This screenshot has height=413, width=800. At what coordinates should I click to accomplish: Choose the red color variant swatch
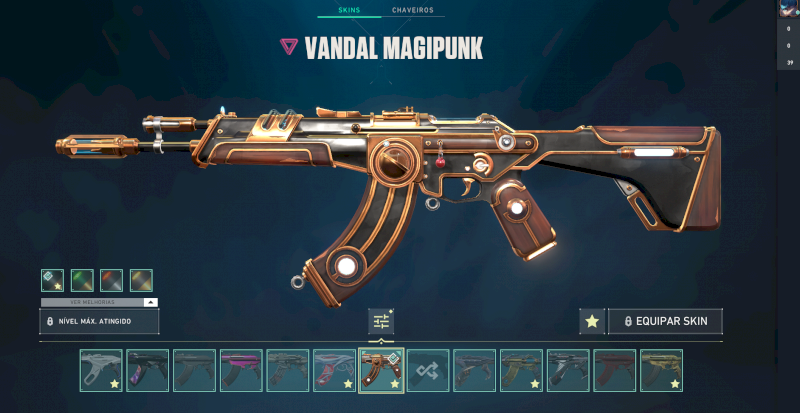pos(111,280)
